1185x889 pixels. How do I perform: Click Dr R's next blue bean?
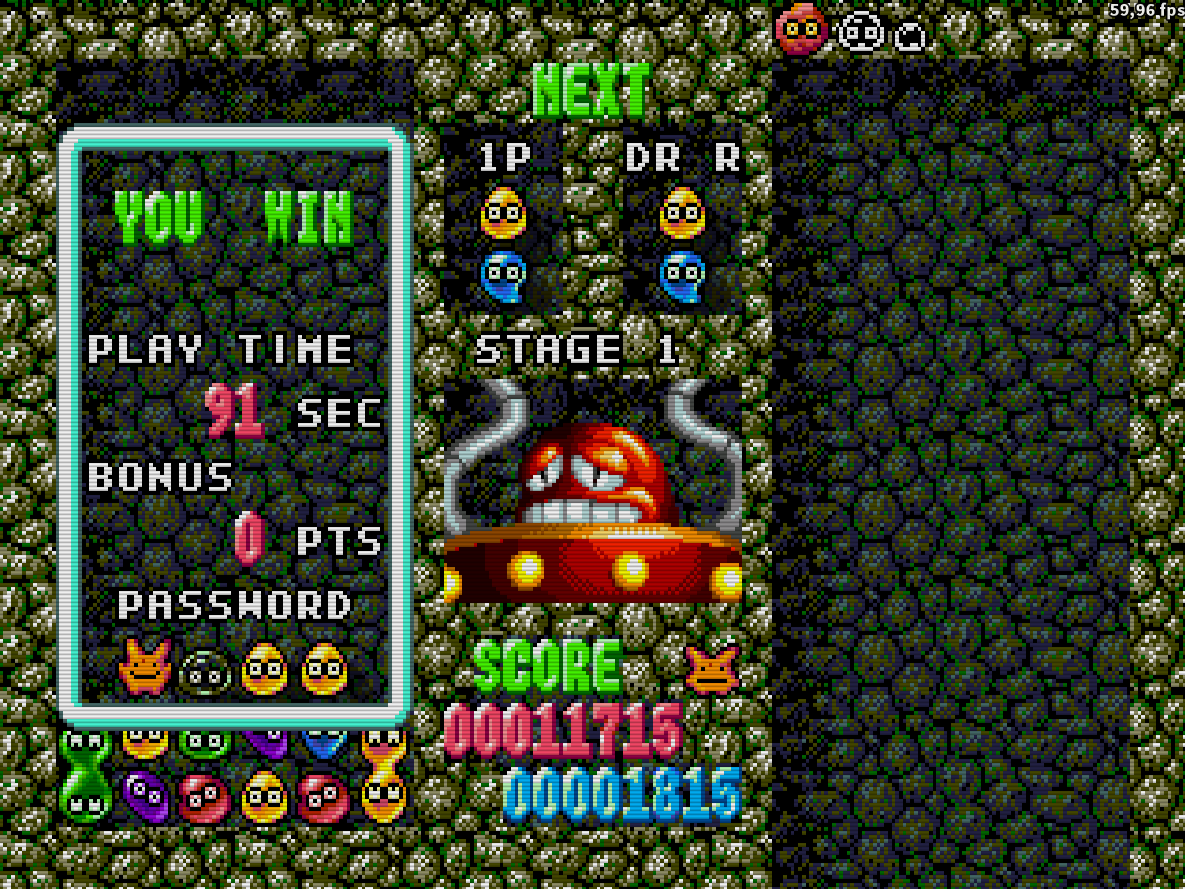683,276
